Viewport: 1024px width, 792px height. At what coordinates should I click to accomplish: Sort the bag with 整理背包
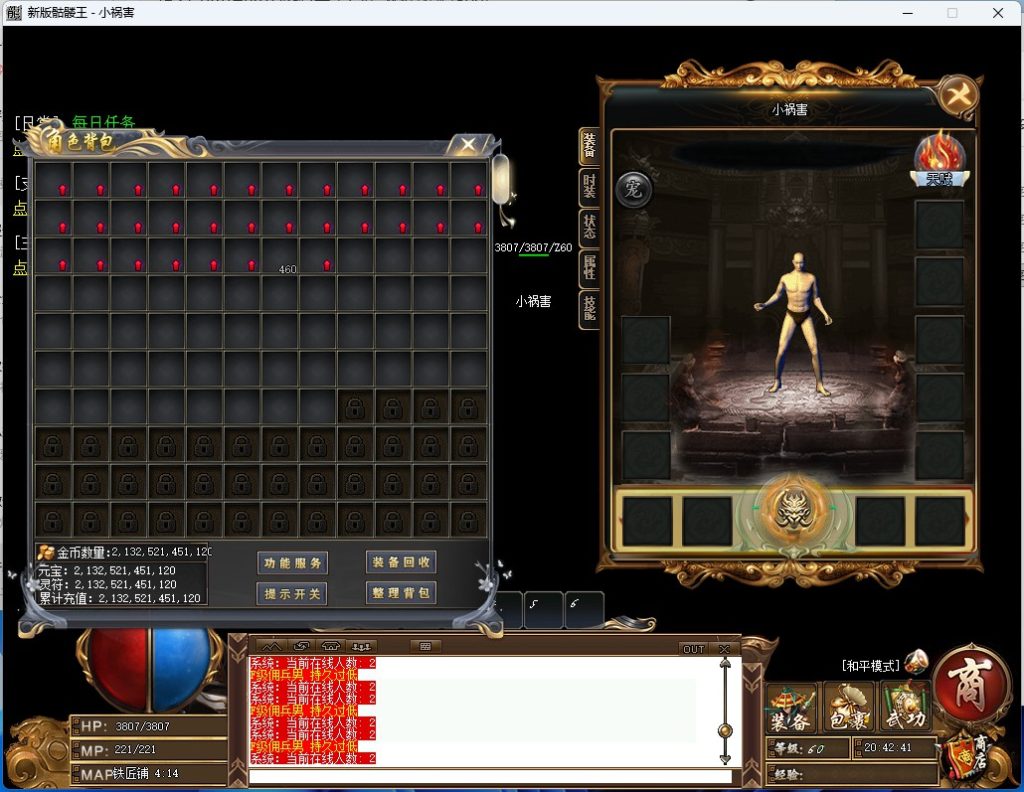(400, 593)
